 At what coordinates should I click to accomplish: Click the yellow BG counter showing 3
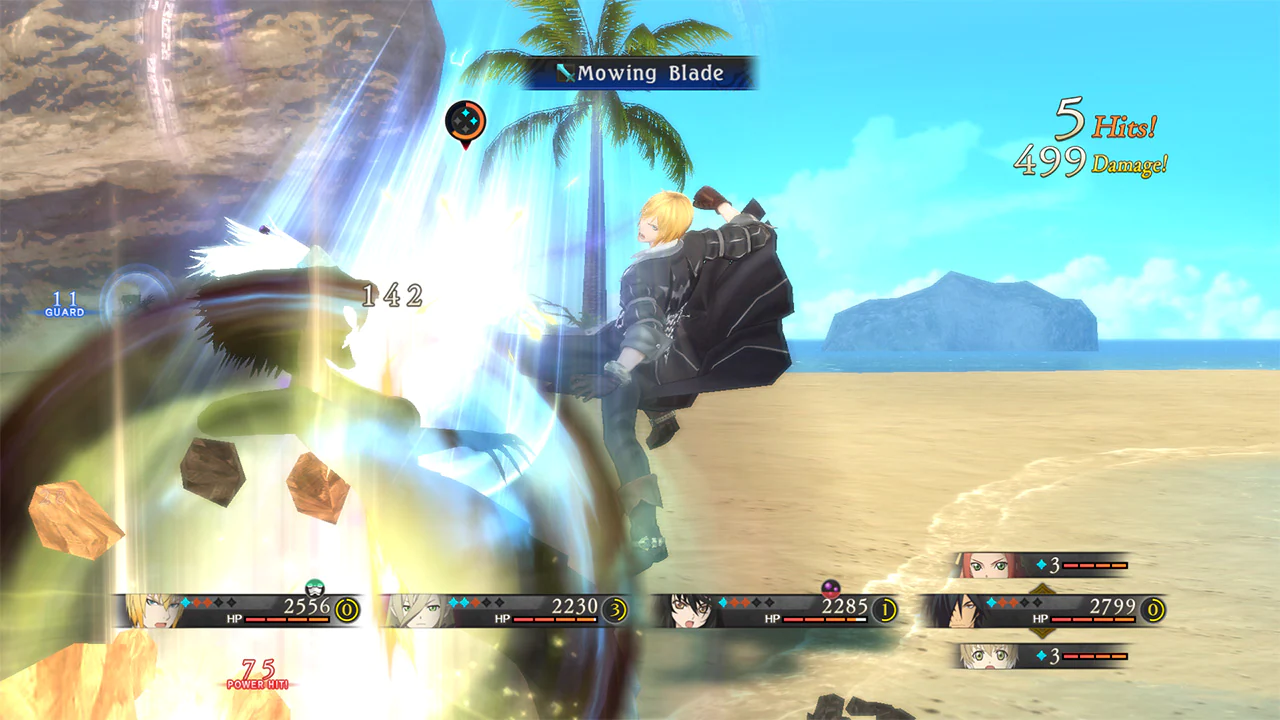[616, 608]
